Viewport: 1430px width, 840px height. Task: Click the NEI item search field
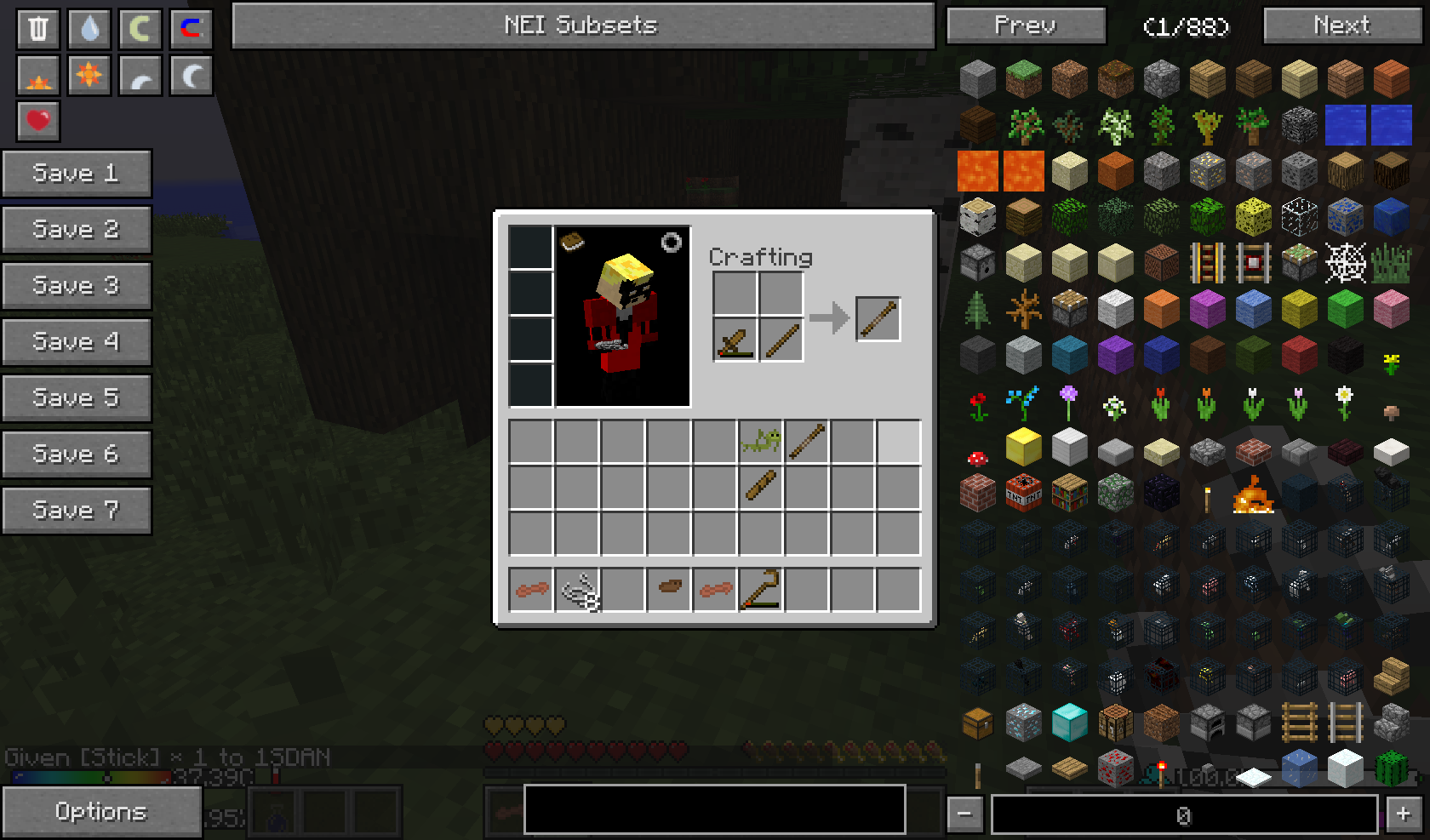click(714, 809)
